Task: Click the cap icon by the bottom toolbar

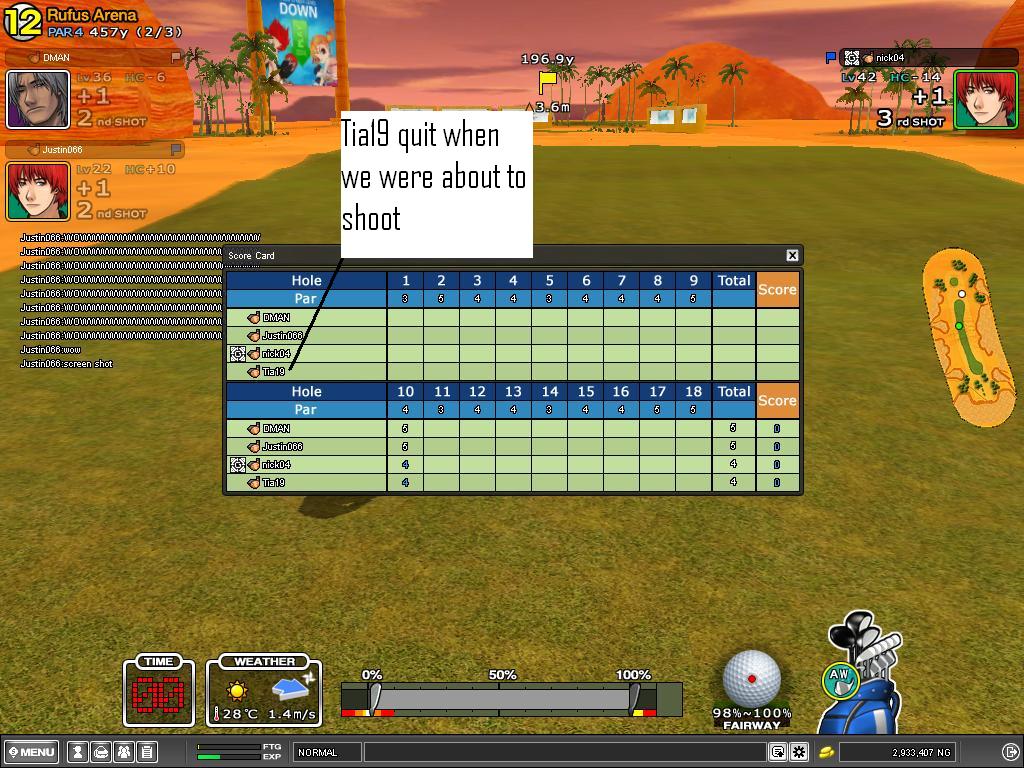Action: [x=101, y=752]
